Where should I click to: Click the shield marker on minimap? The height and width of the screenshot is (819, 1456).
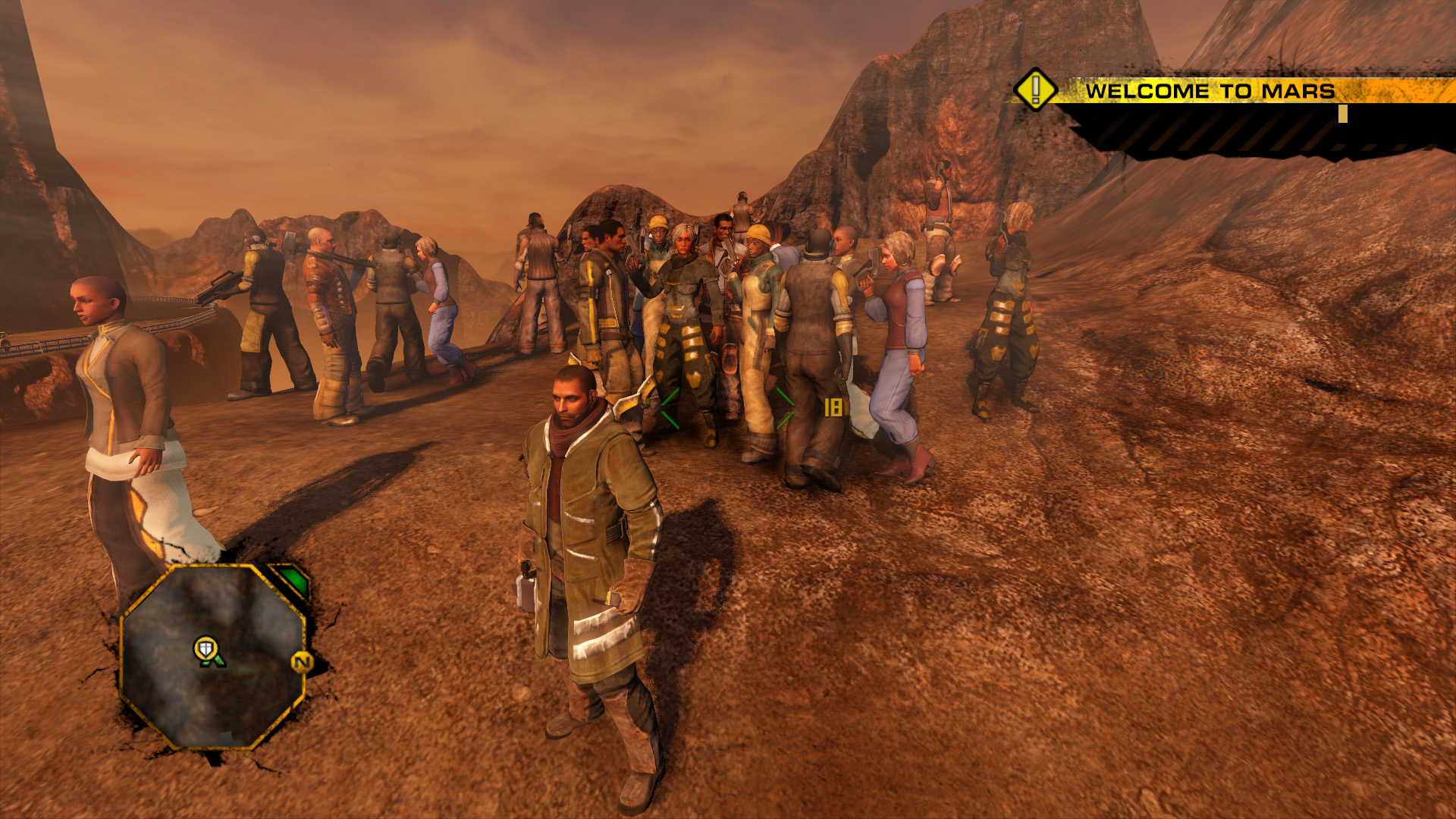tap(206, 648)
